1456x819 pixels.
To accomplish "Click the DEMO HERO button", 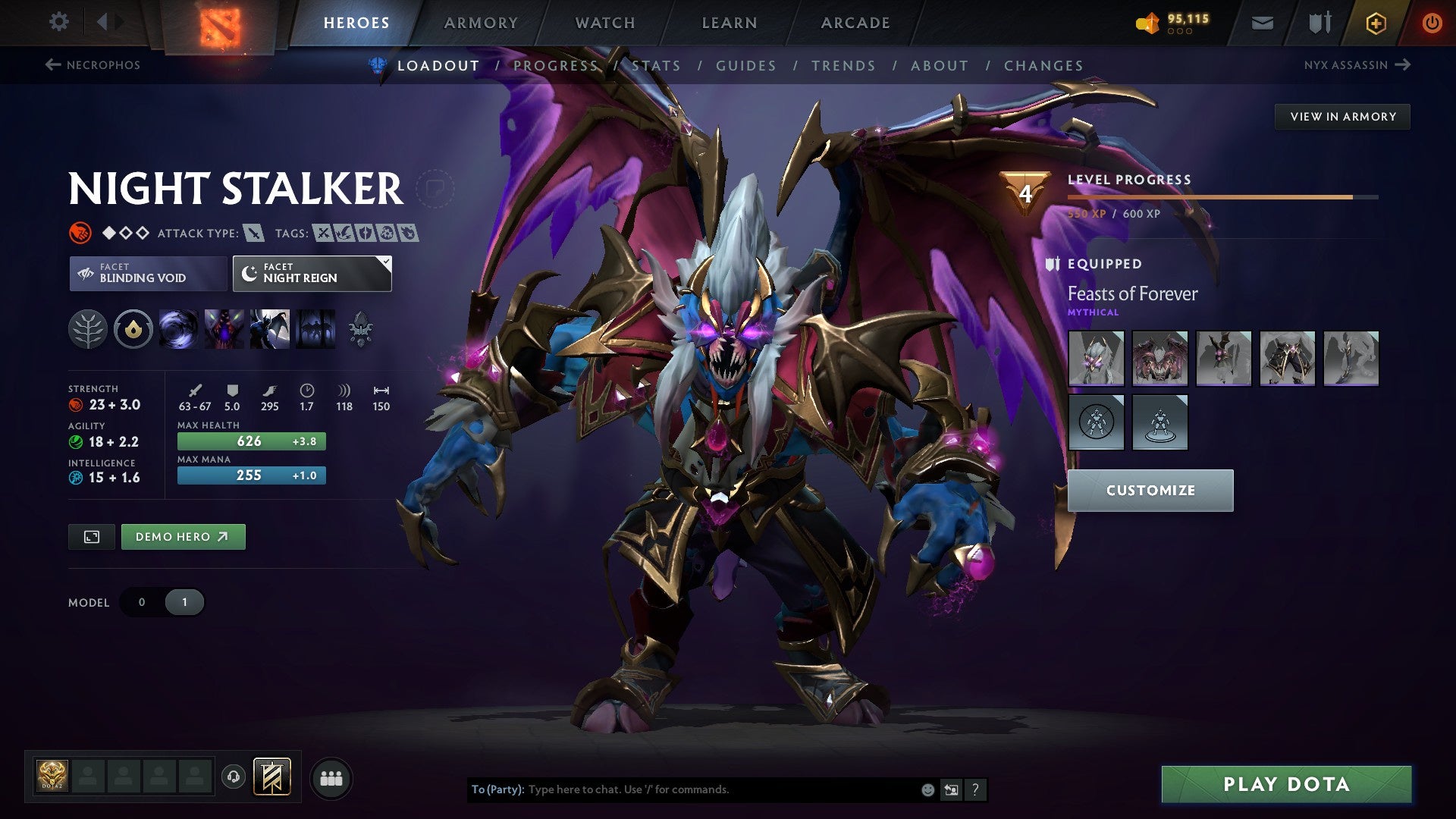I will (183, 536).
